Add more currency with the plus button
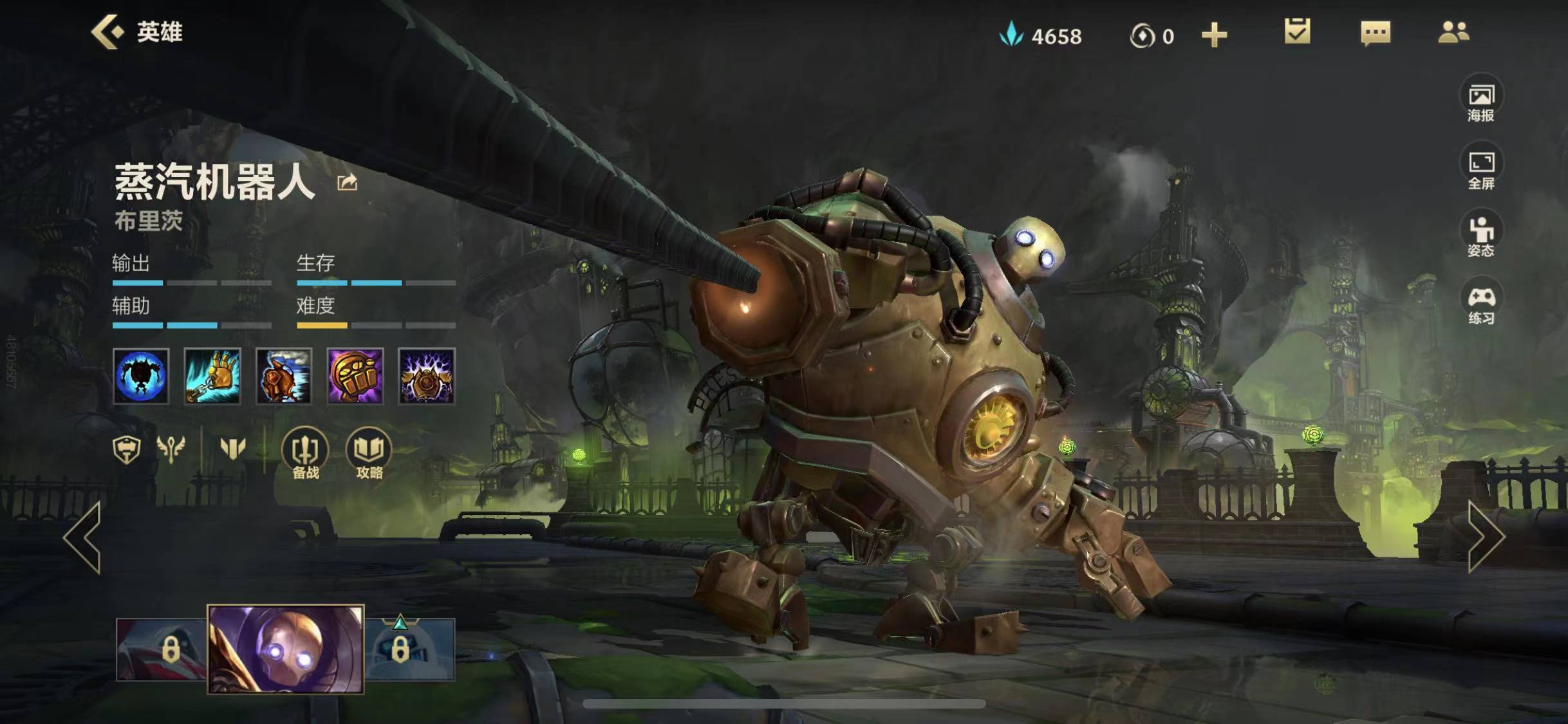Screen dimensions: 1568x724 (1214, 35)
